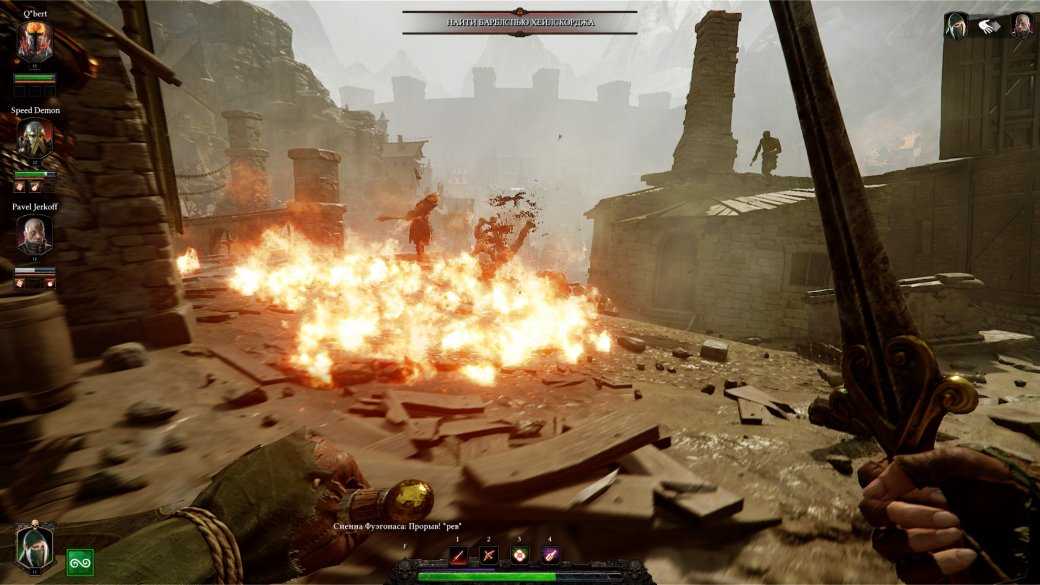Image resolution: width=1040 pixels, height=585 pixels.
Task: Click the mission objective banner
Action: point(520,22)
